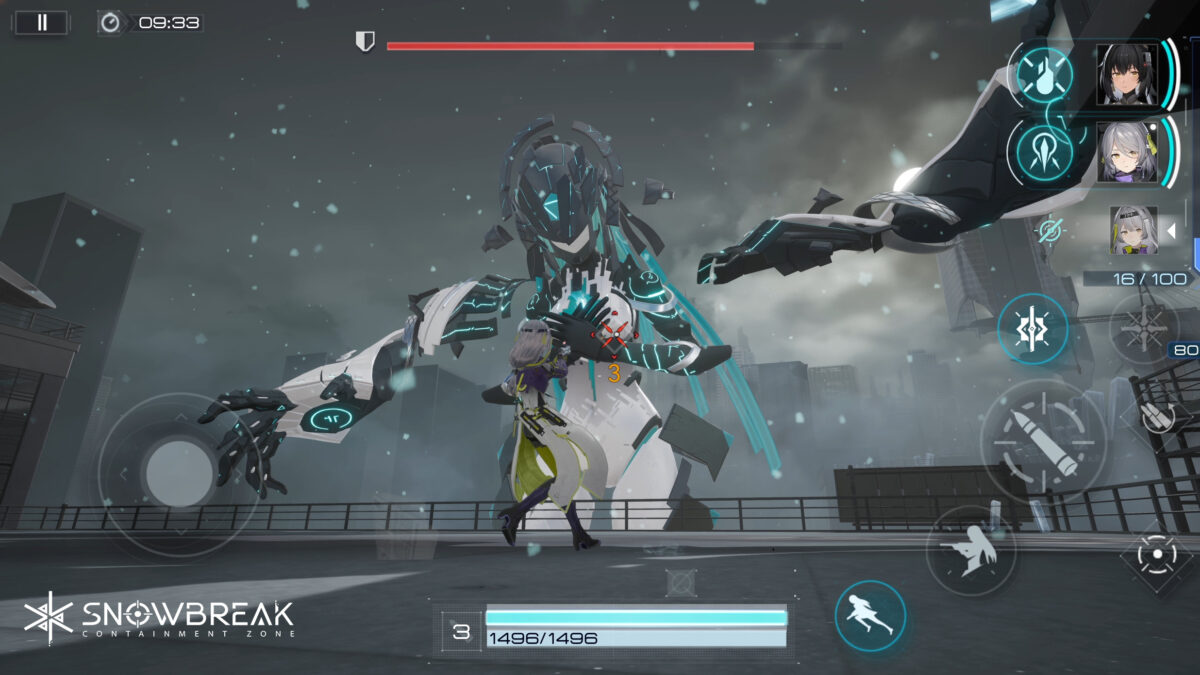Screen dimensions: 1200x675
Task: Switch to the silver-haired operative with green headphones
Action: (1127, 152)
